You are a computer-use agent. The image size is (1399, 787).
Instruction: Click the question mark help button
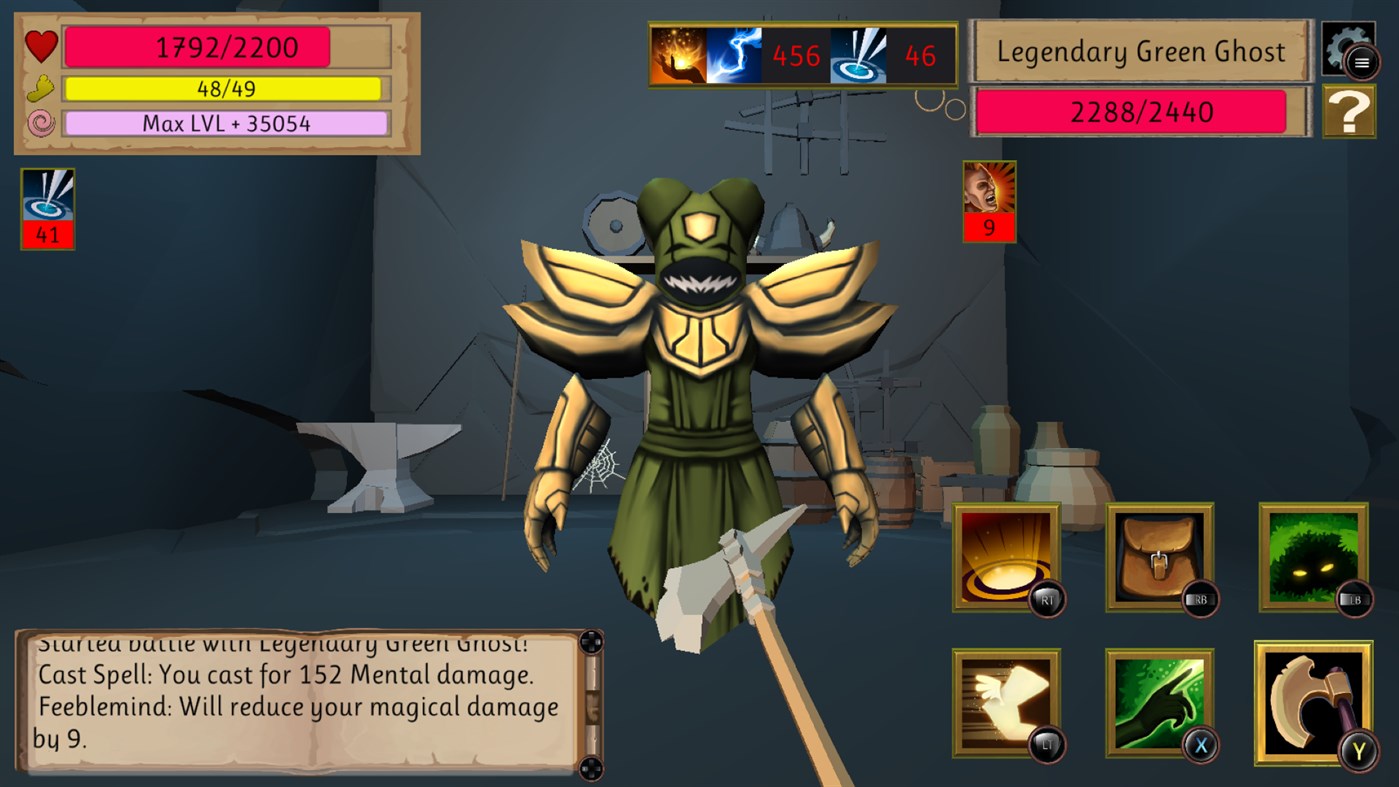(1348, 111)
